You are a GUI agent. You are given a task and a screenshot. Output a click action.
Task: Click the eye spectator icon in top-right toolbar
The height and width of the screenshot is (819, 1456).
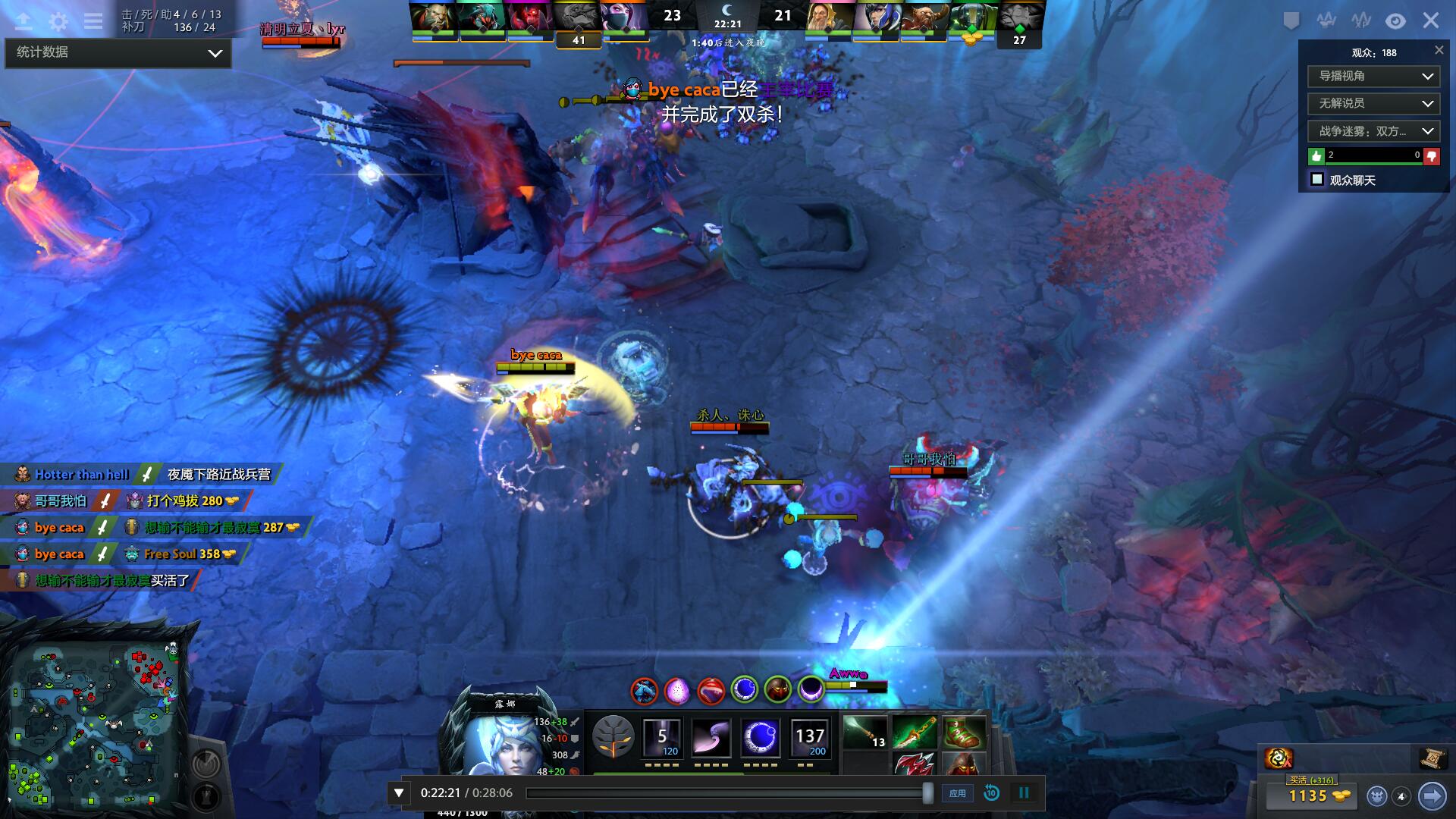1395,20
